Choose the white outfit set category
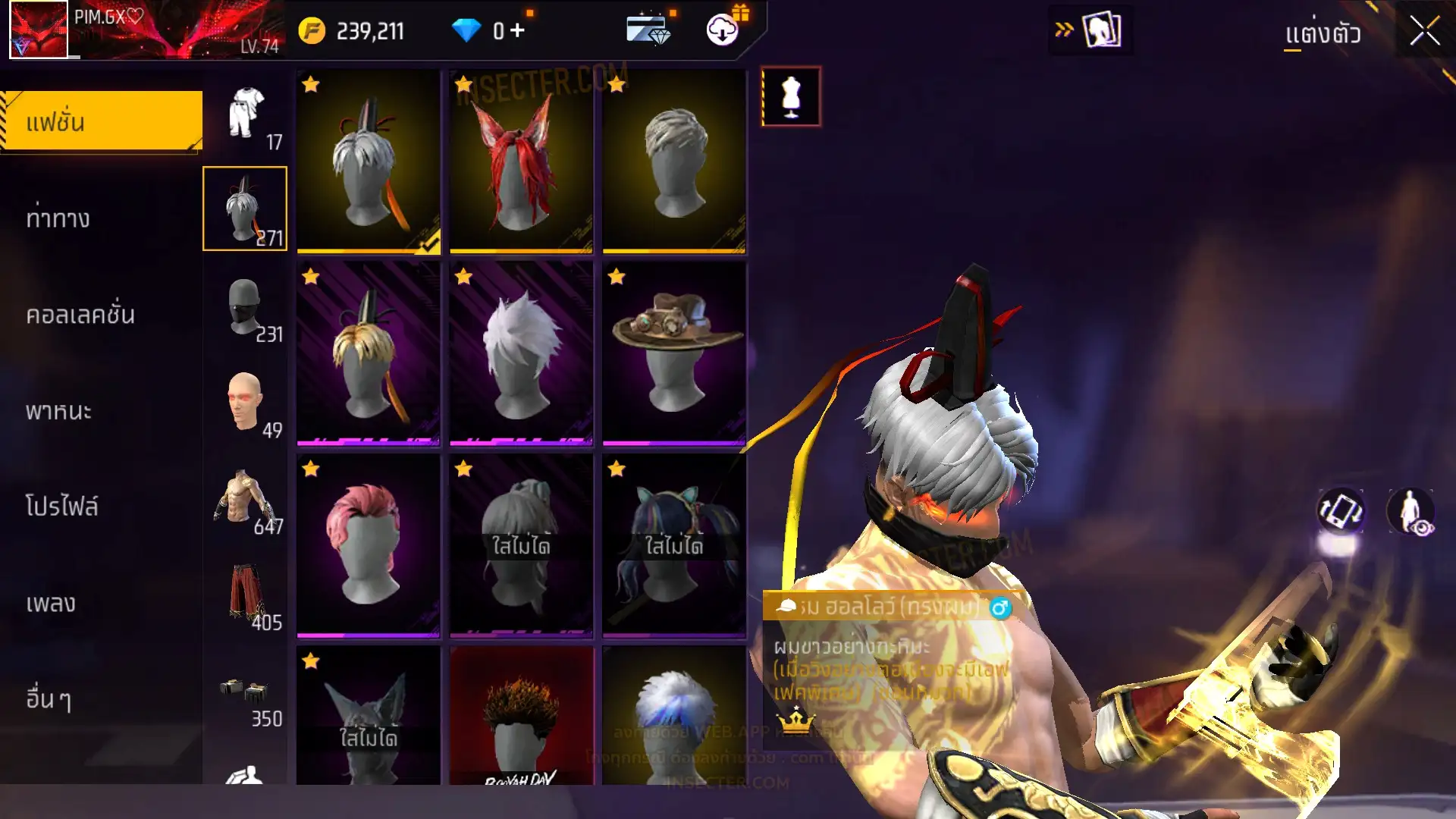Viewport: 1456px width, 819px height. (246, 114)
